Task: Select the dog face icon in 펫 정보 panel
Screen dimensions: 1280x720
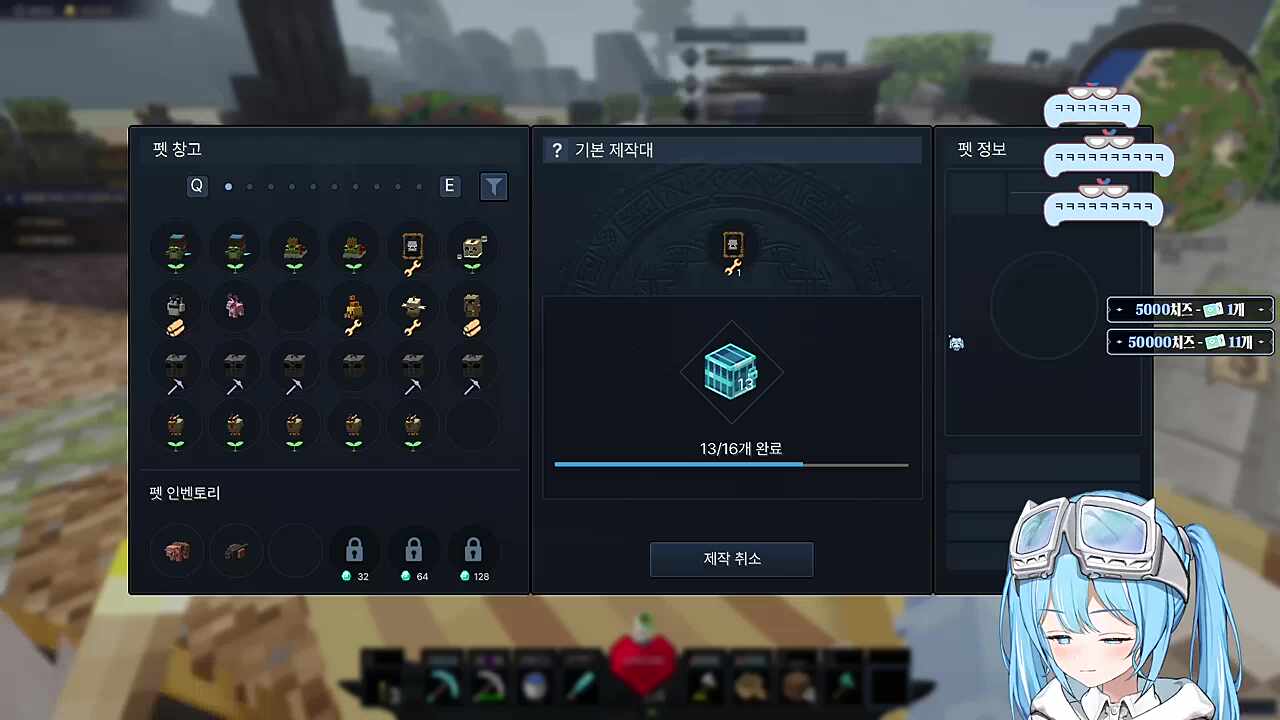Action: point(956,343)
